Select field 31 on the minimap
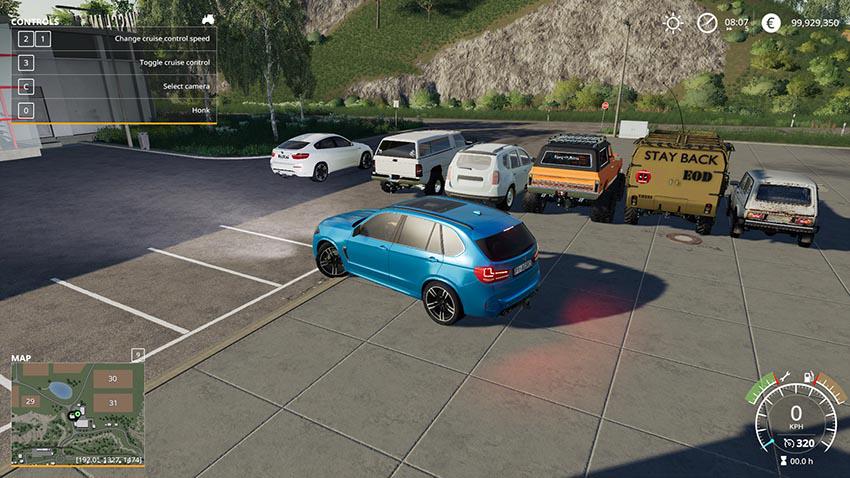850x478 pixels. tap(112, 402)
